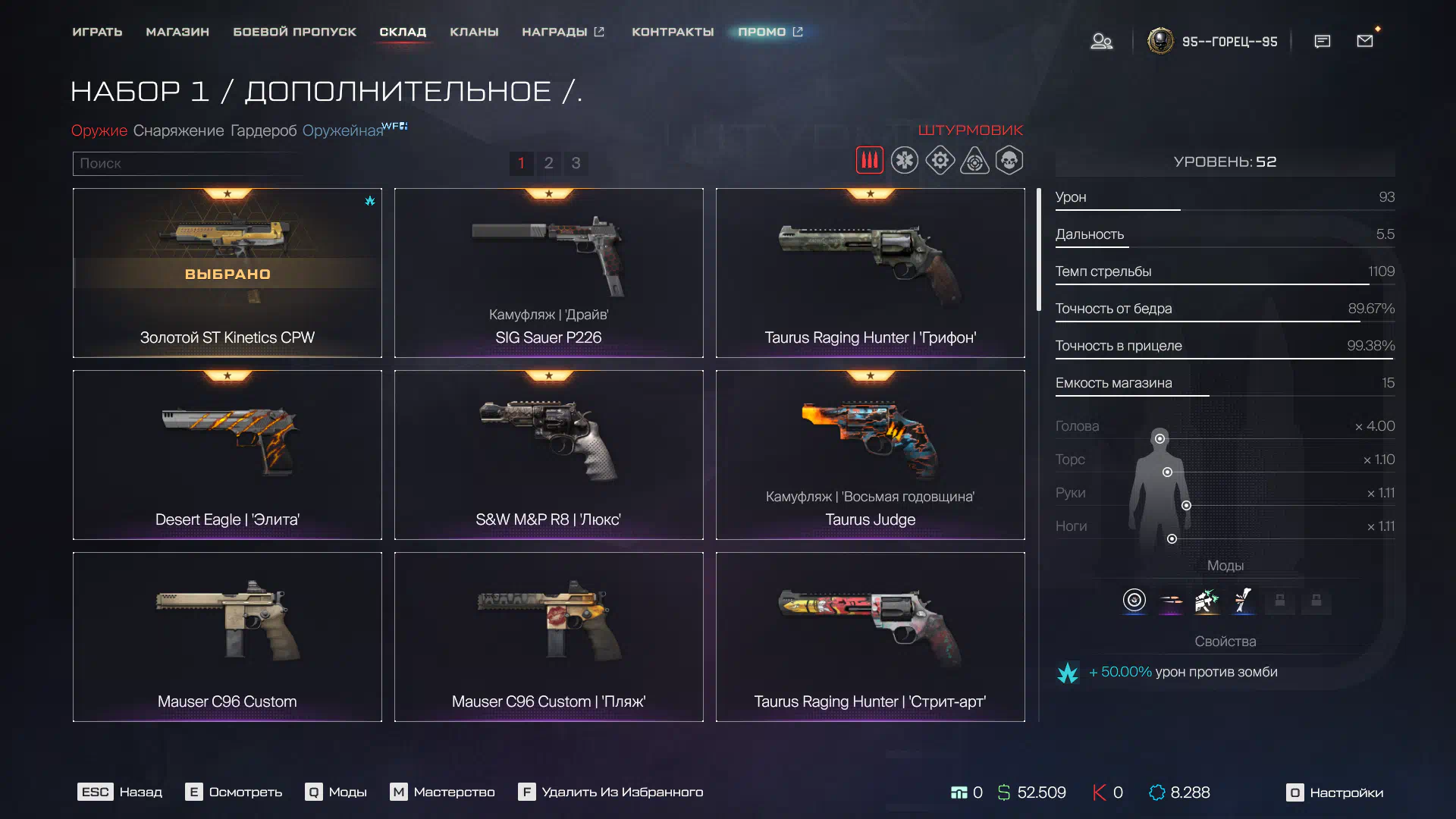Image resolution: width=1456 pixels, height=819 pixels.
Task: Select the engineer gear class icon
Action: coord(940,161)
